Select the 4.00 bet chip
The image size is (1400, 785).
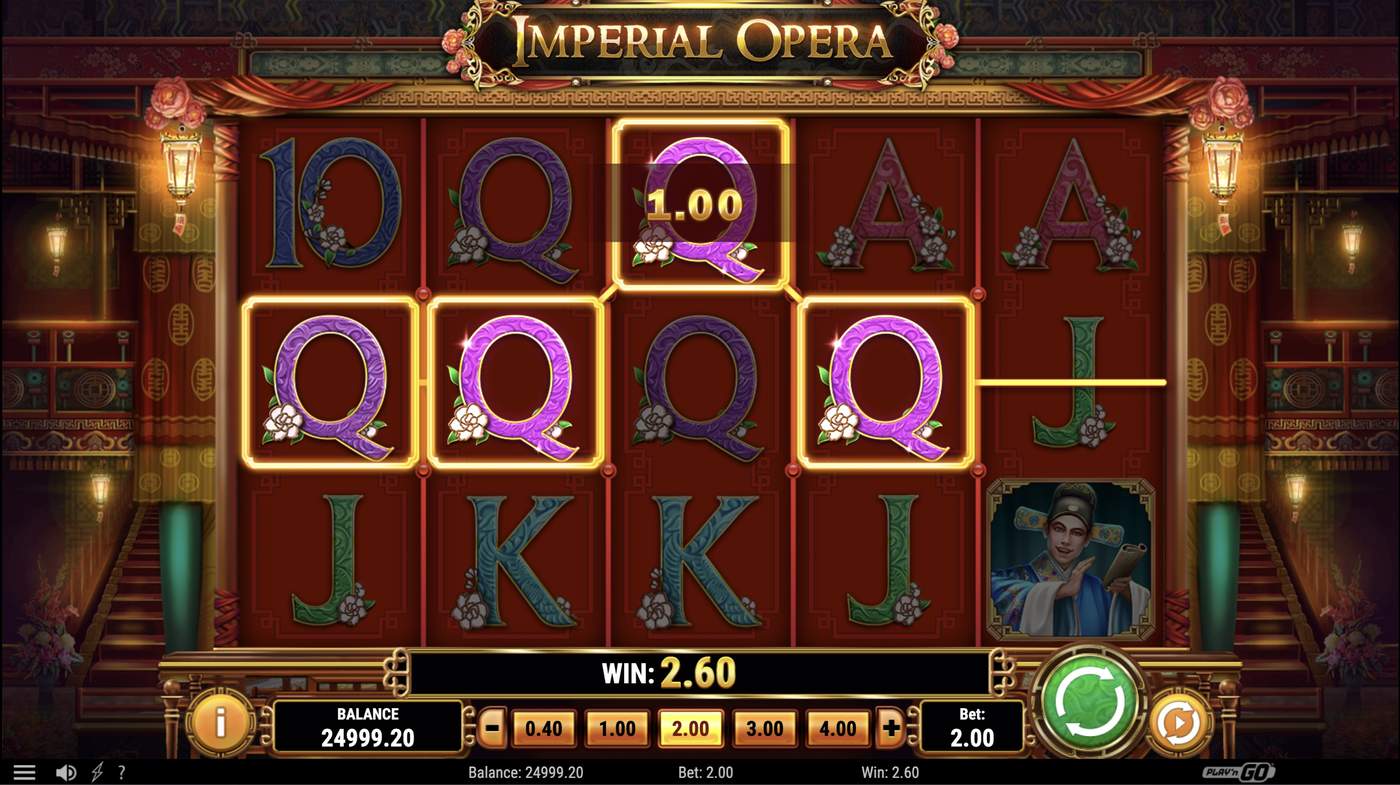(x=837, y=727)
